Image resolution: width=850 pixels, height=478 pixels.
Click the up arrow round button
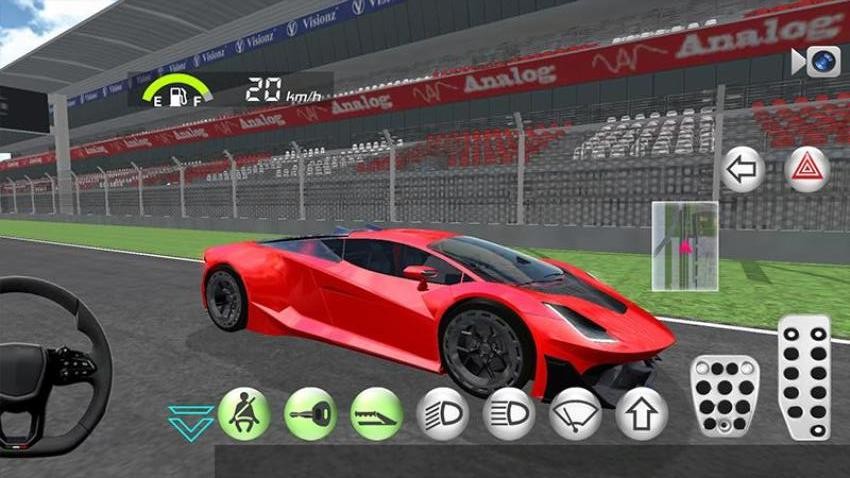[641, 414]
